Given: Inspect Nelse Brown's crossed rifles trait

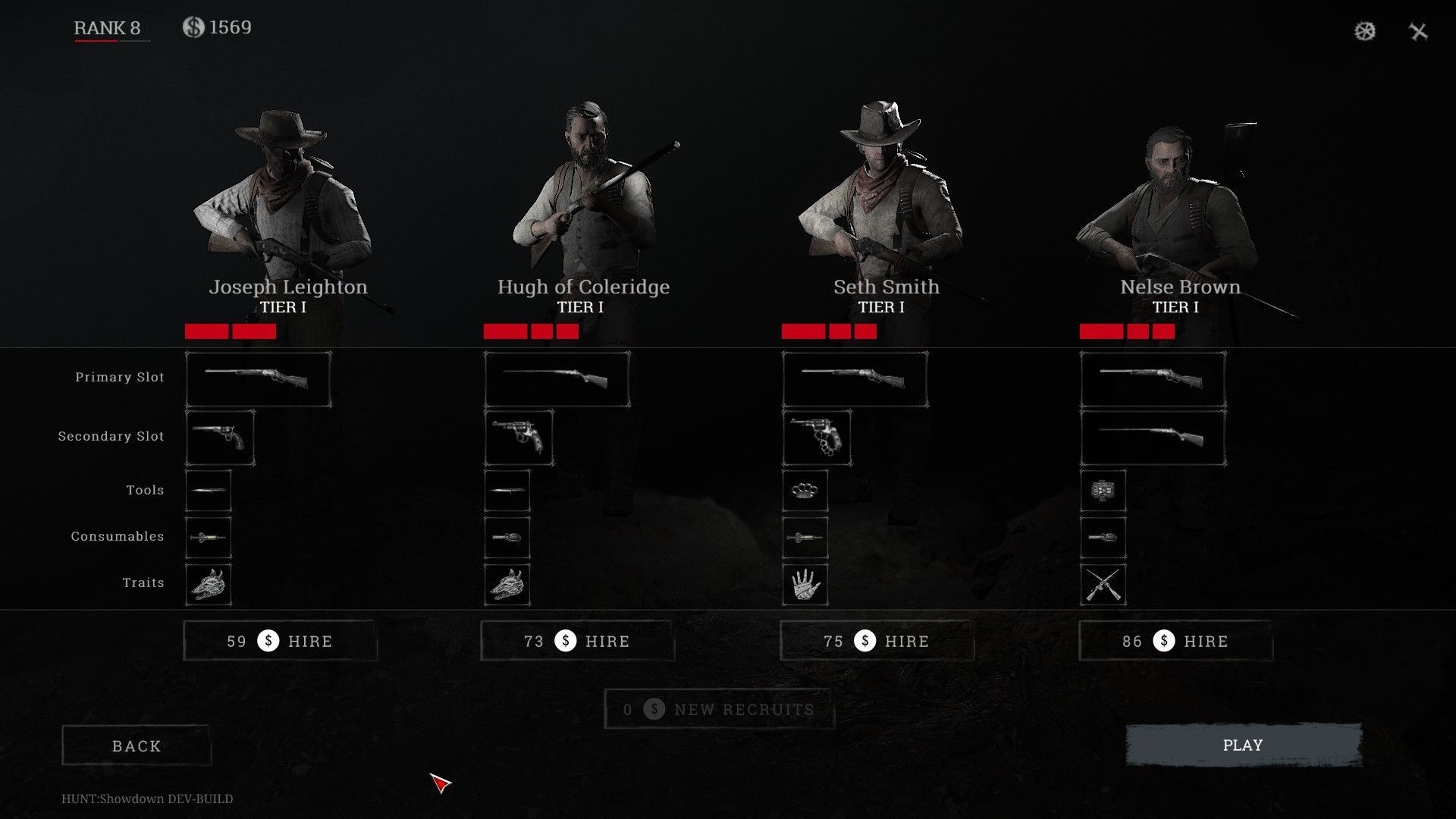Looking at the screenshot, I should 1103,585.
